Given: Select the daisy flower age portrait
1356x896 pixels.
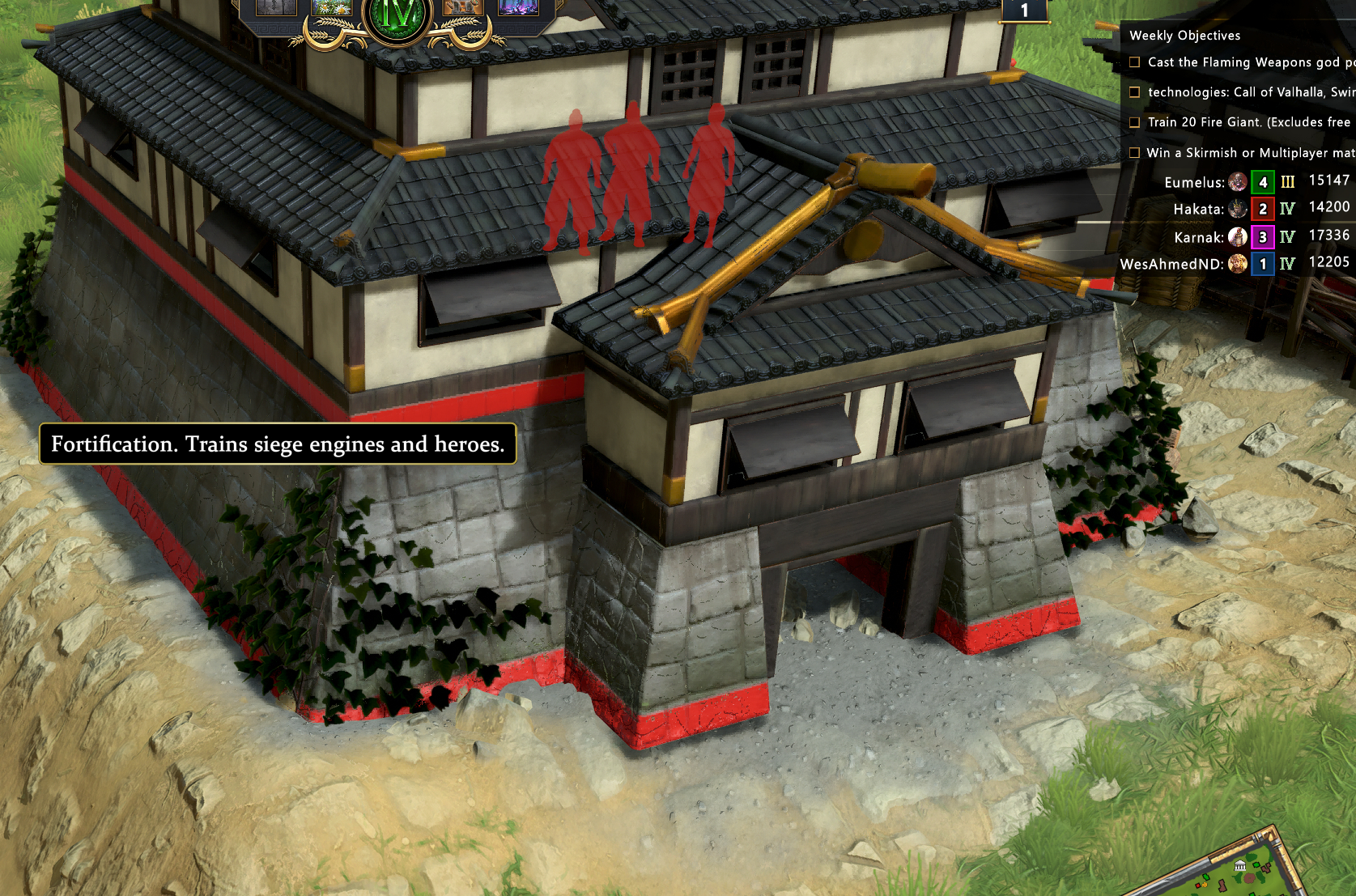Looking at the screenshot, I should [x=332, y=7].
